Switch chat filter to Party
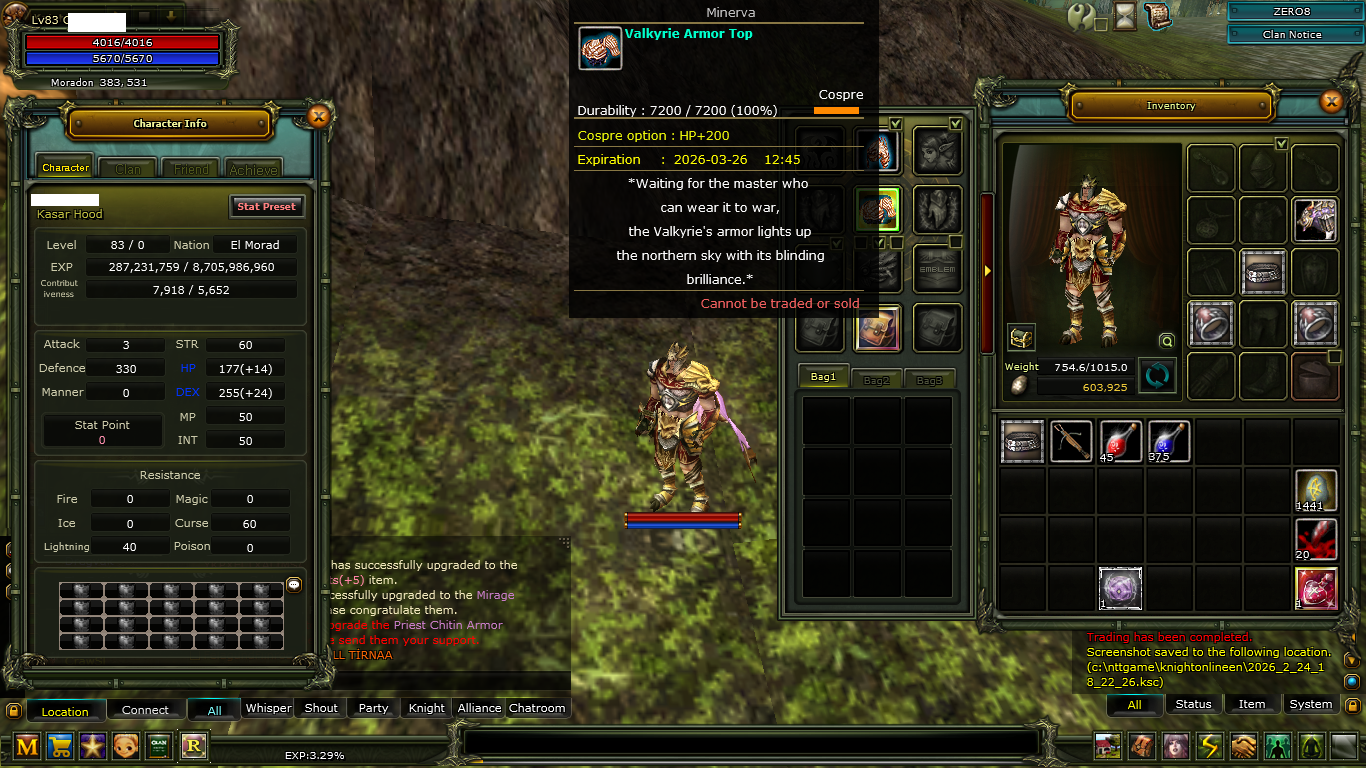 pos(373,708)
